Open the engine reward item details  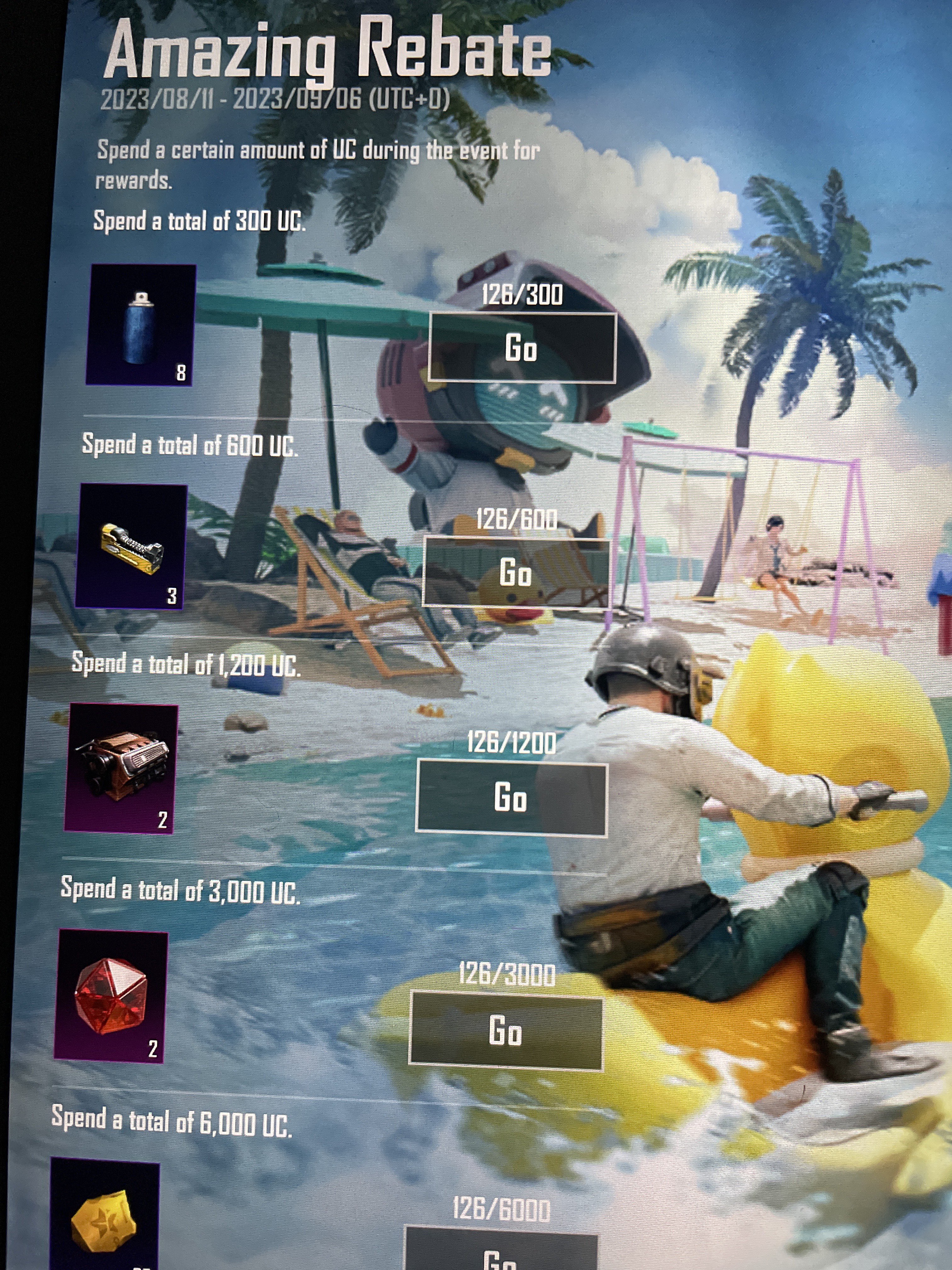coord(121,768)
